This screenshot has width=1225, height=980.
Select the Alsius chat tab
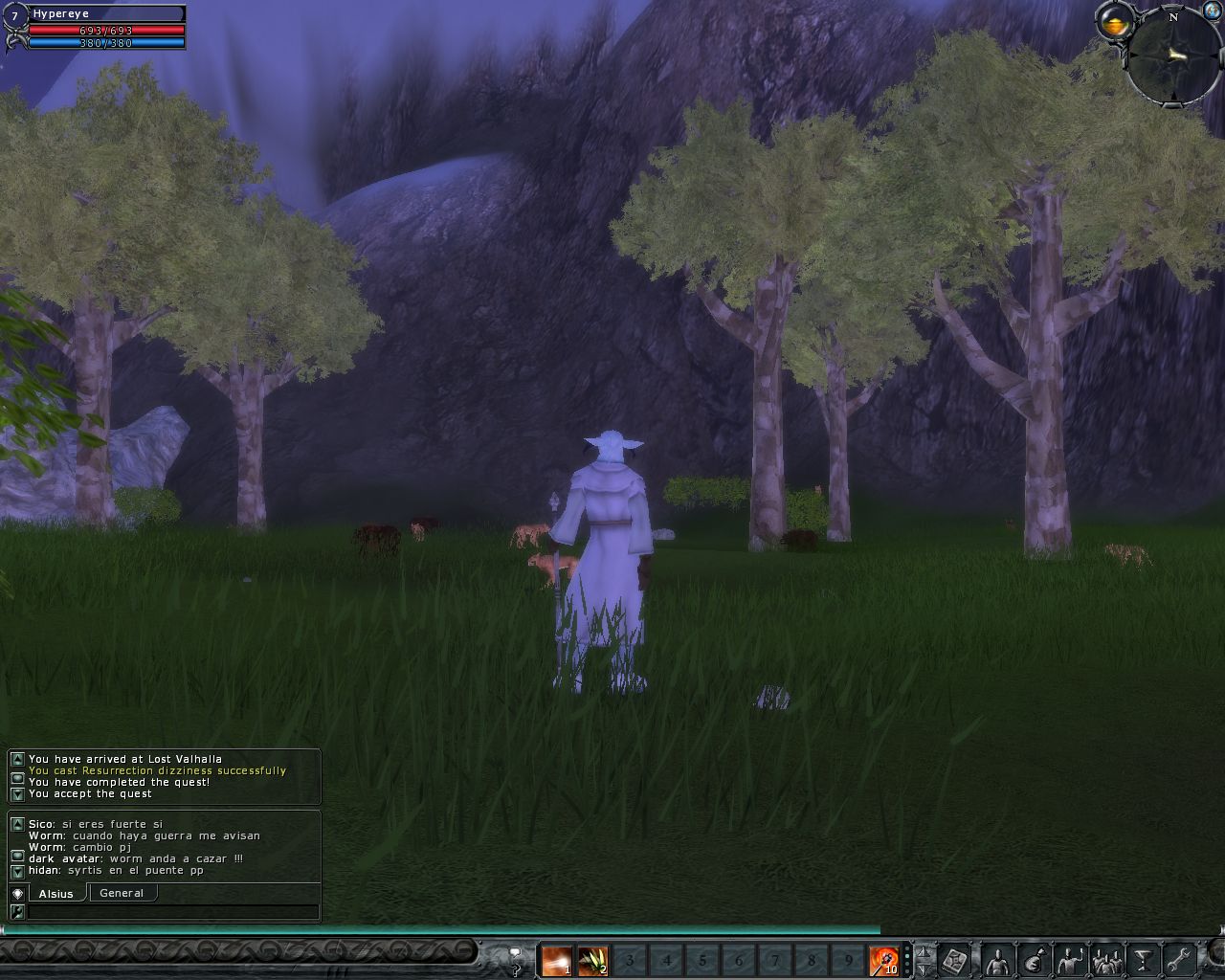tap(56, 893)
